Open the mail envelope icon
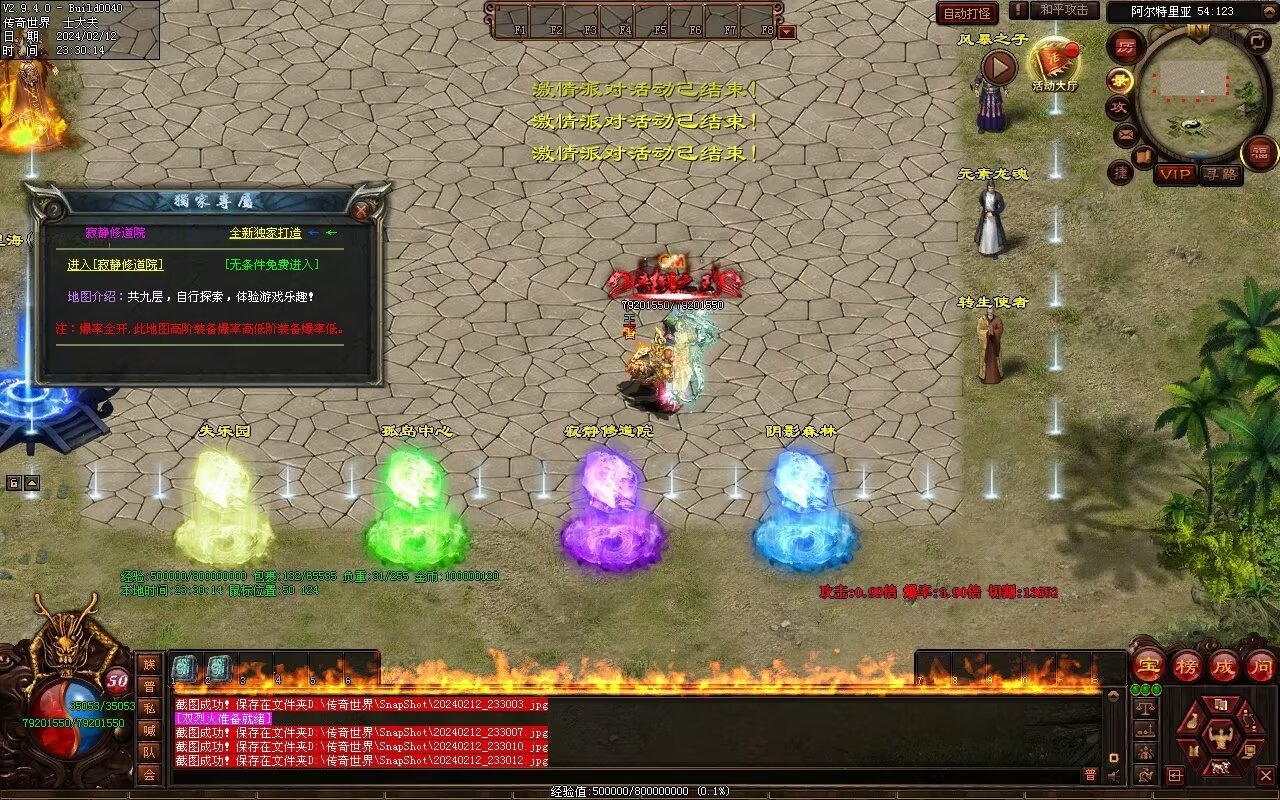The image size is (1280, 800). (1125, 133)
